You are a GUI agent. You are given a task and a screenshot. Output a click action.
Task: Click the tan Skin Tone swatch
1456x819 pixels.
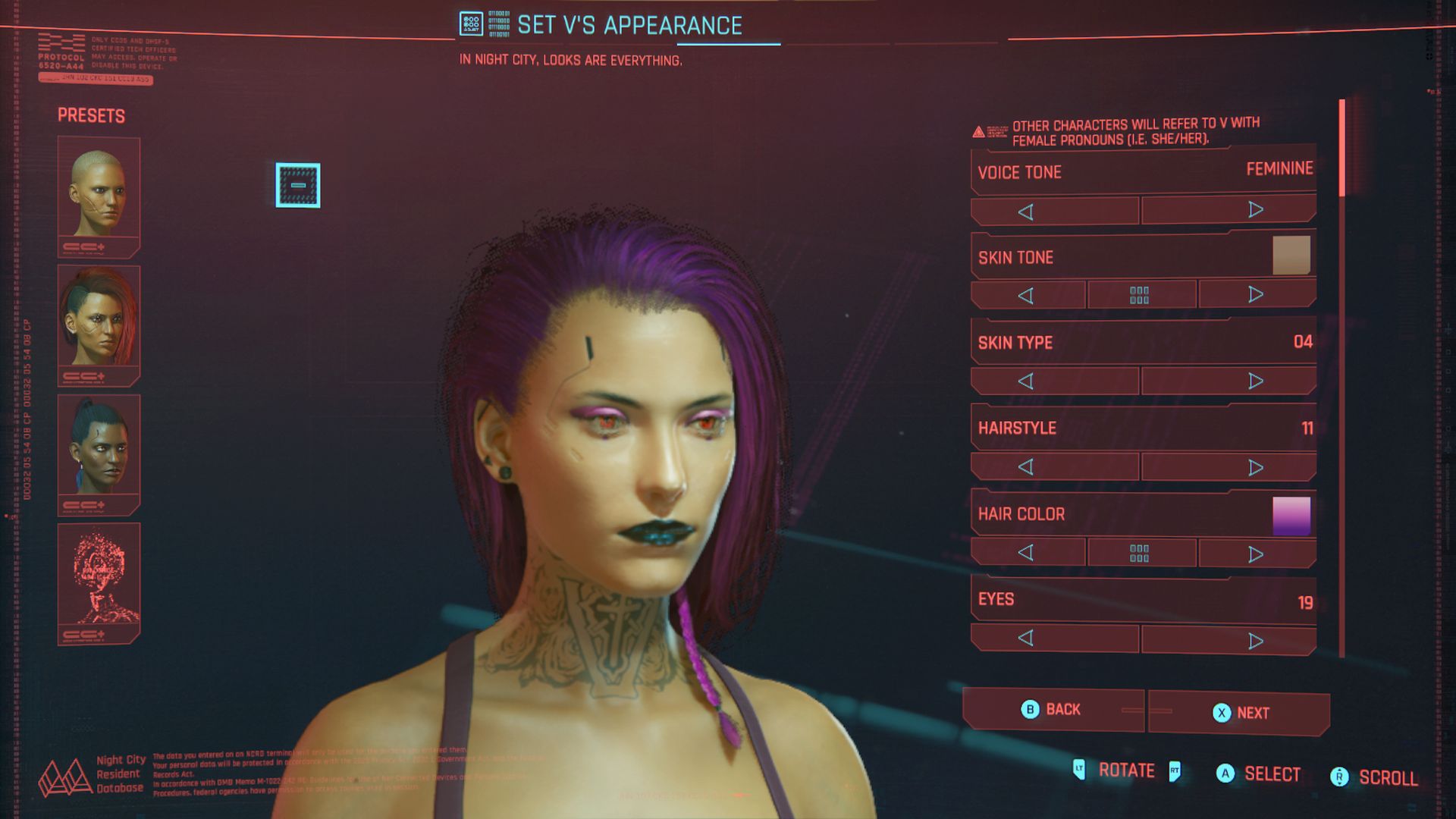(x=1293, y=257)
